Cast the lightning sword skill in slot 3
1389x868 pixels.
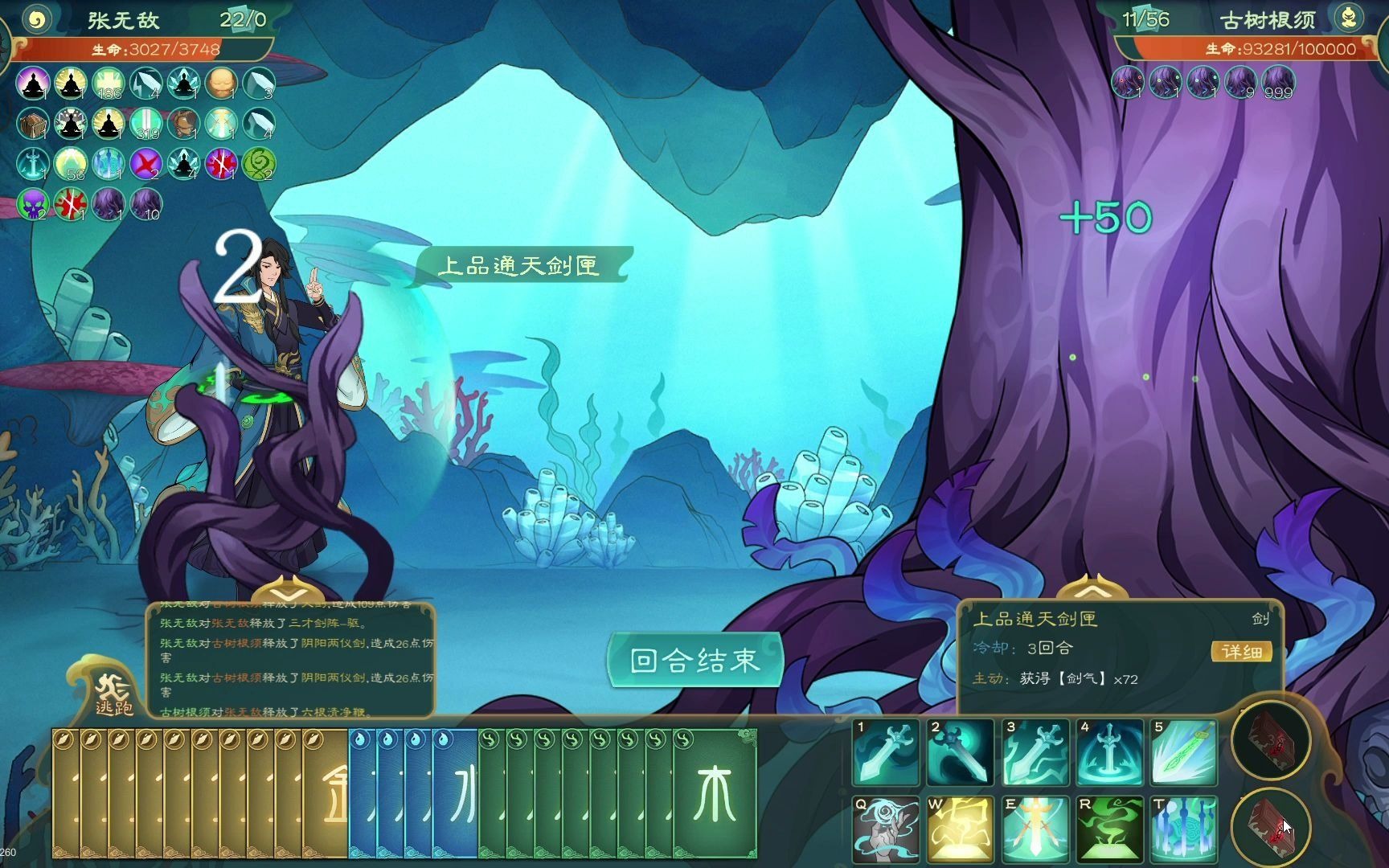click(x=1035, y=752)
